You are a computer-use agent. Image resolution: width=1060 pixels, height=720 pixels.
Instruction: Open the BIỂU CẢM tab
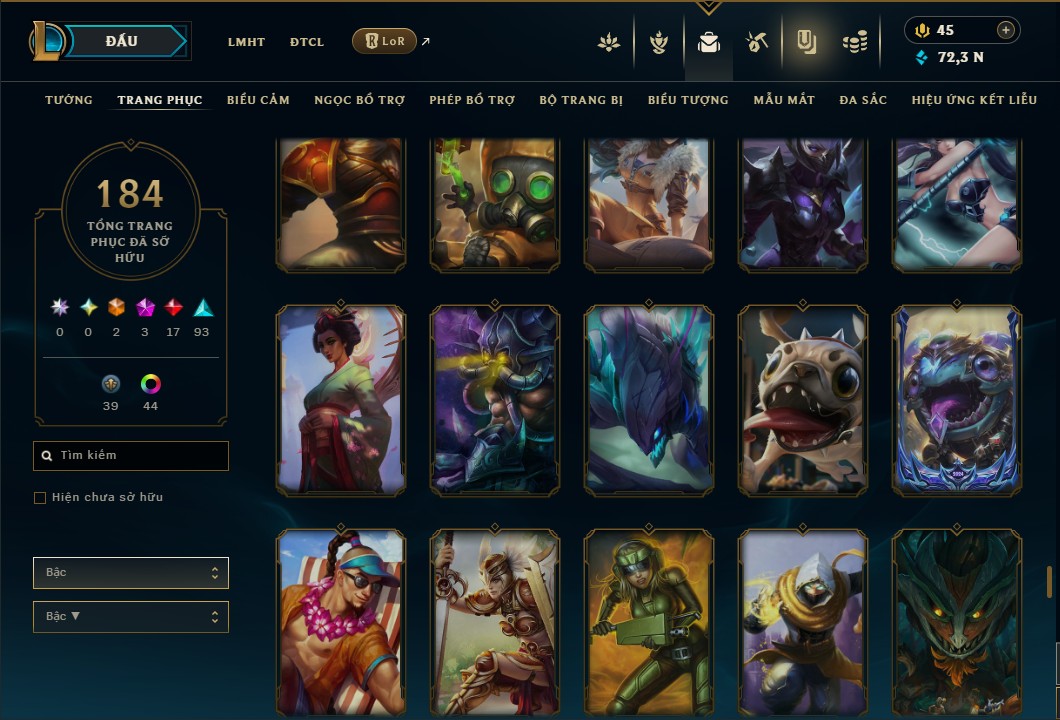[x=258, y=100]
